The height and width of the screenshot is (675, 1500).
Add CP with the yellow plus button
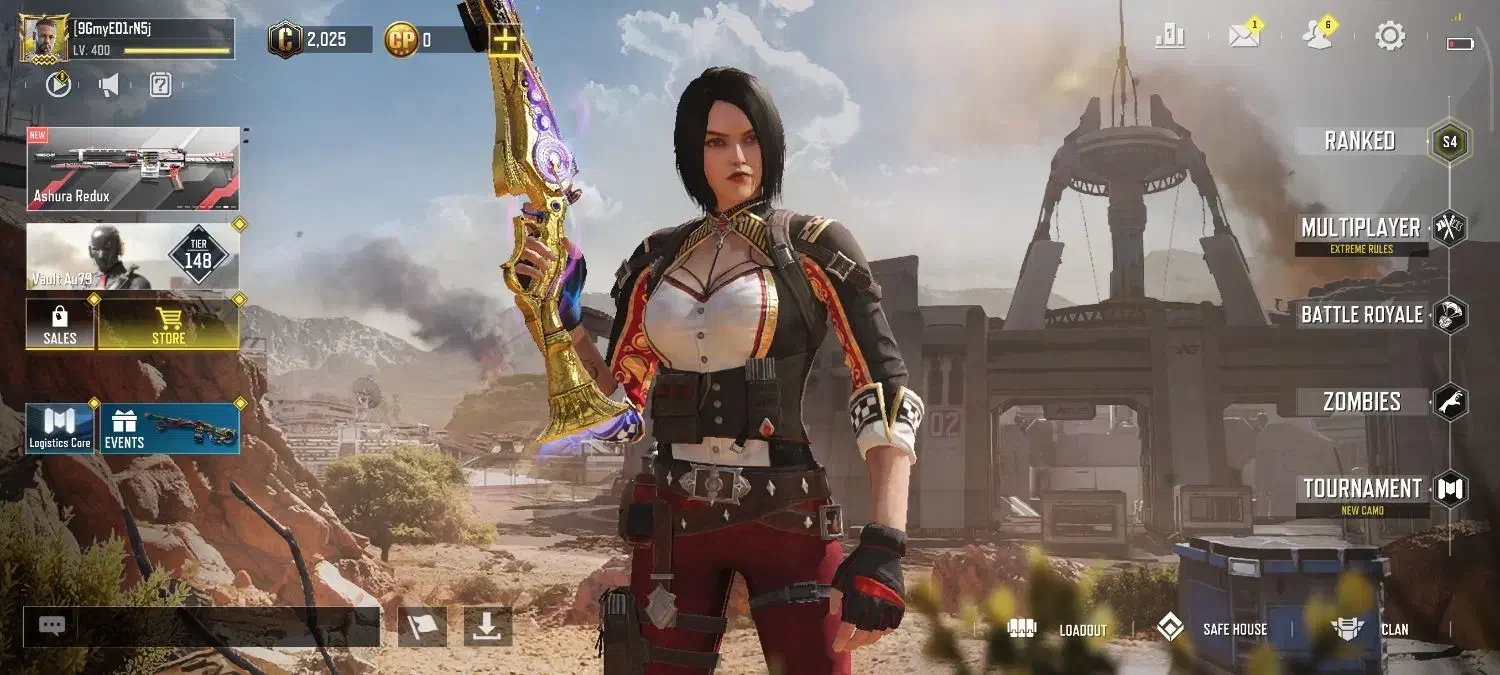click(505, 40)
